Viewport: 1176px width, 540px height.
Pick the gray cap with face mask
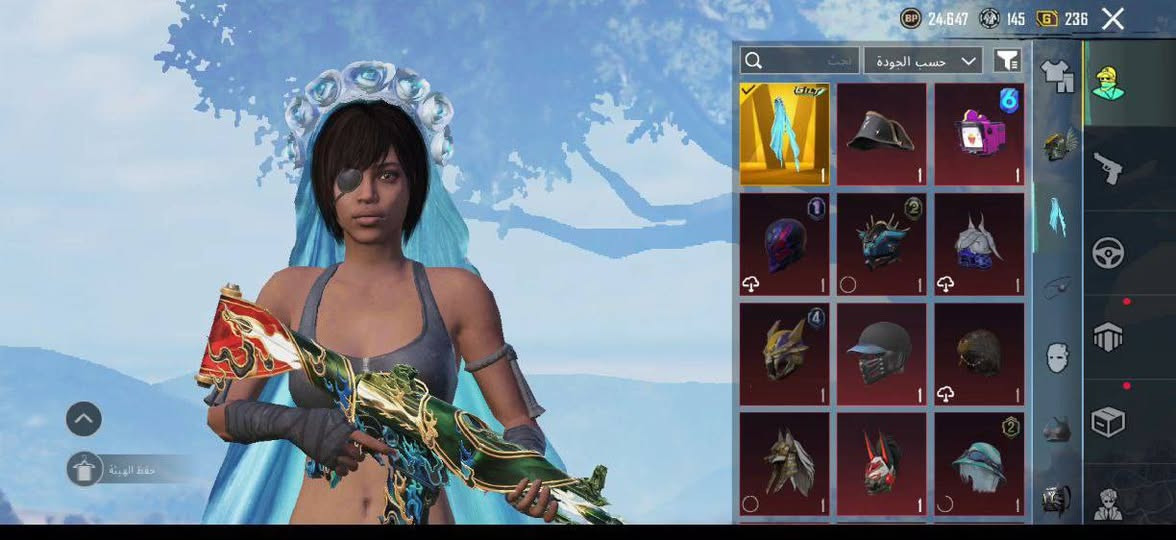pos(881,354)
